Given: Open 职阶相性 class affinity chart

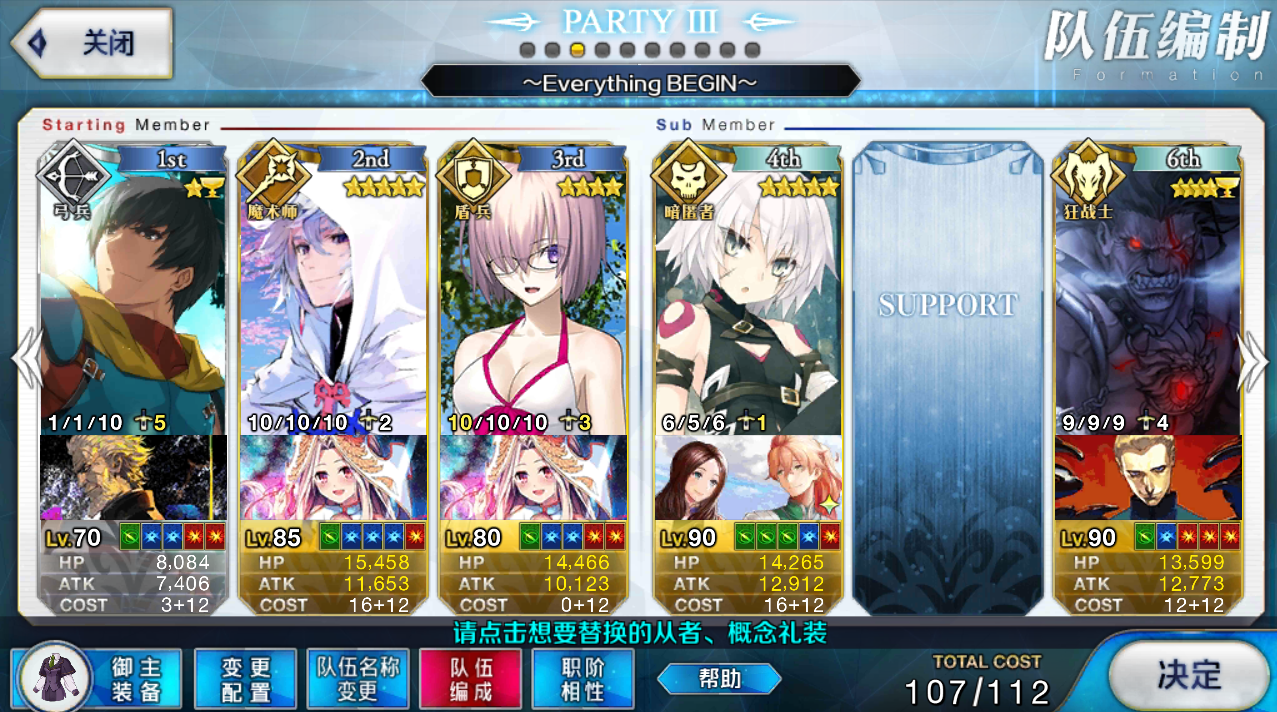Looking at the screenshot, I should (583, 679).
